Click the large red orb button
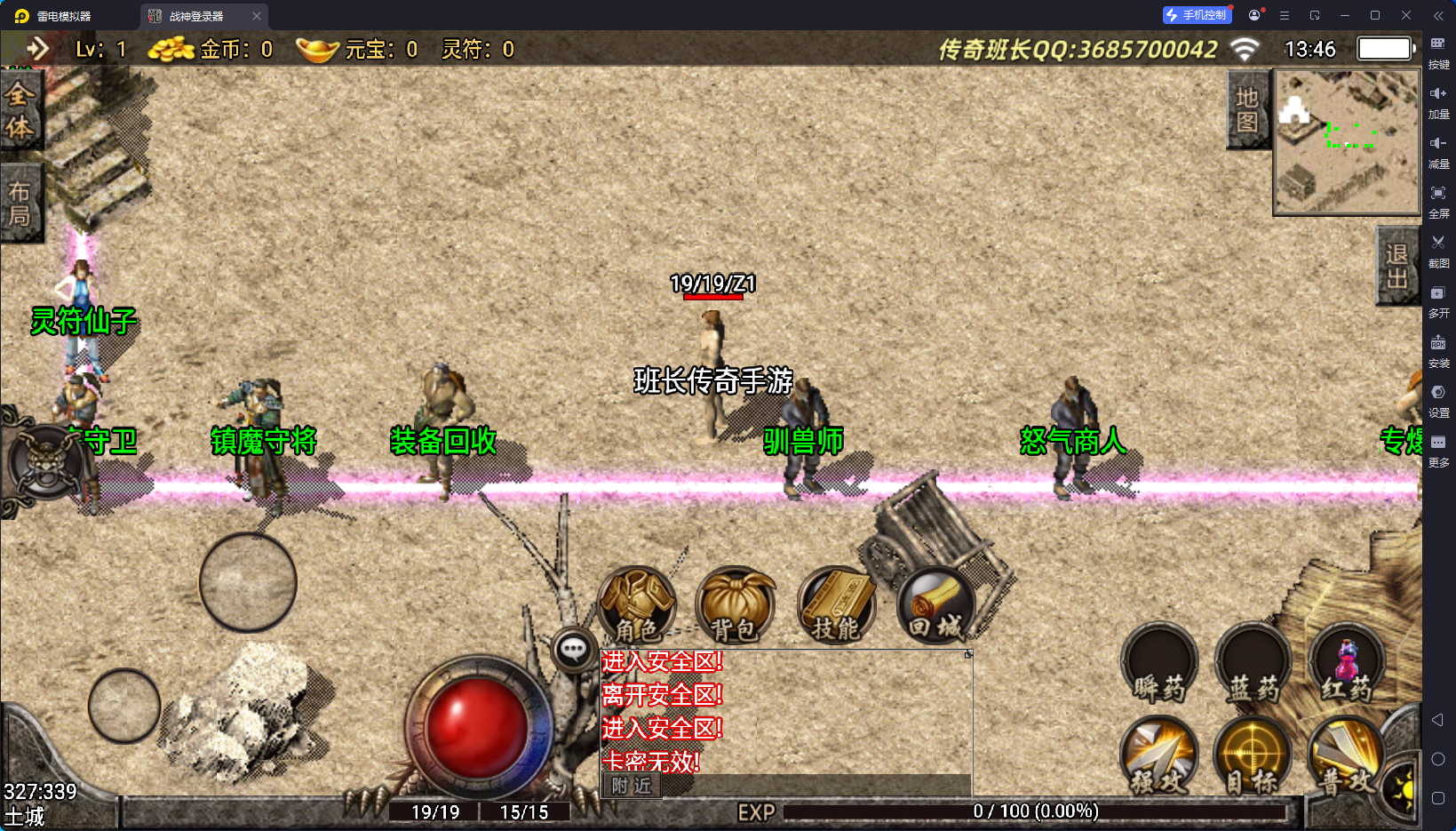Screen dimensions: 1456x831 (x=477, y=727)
